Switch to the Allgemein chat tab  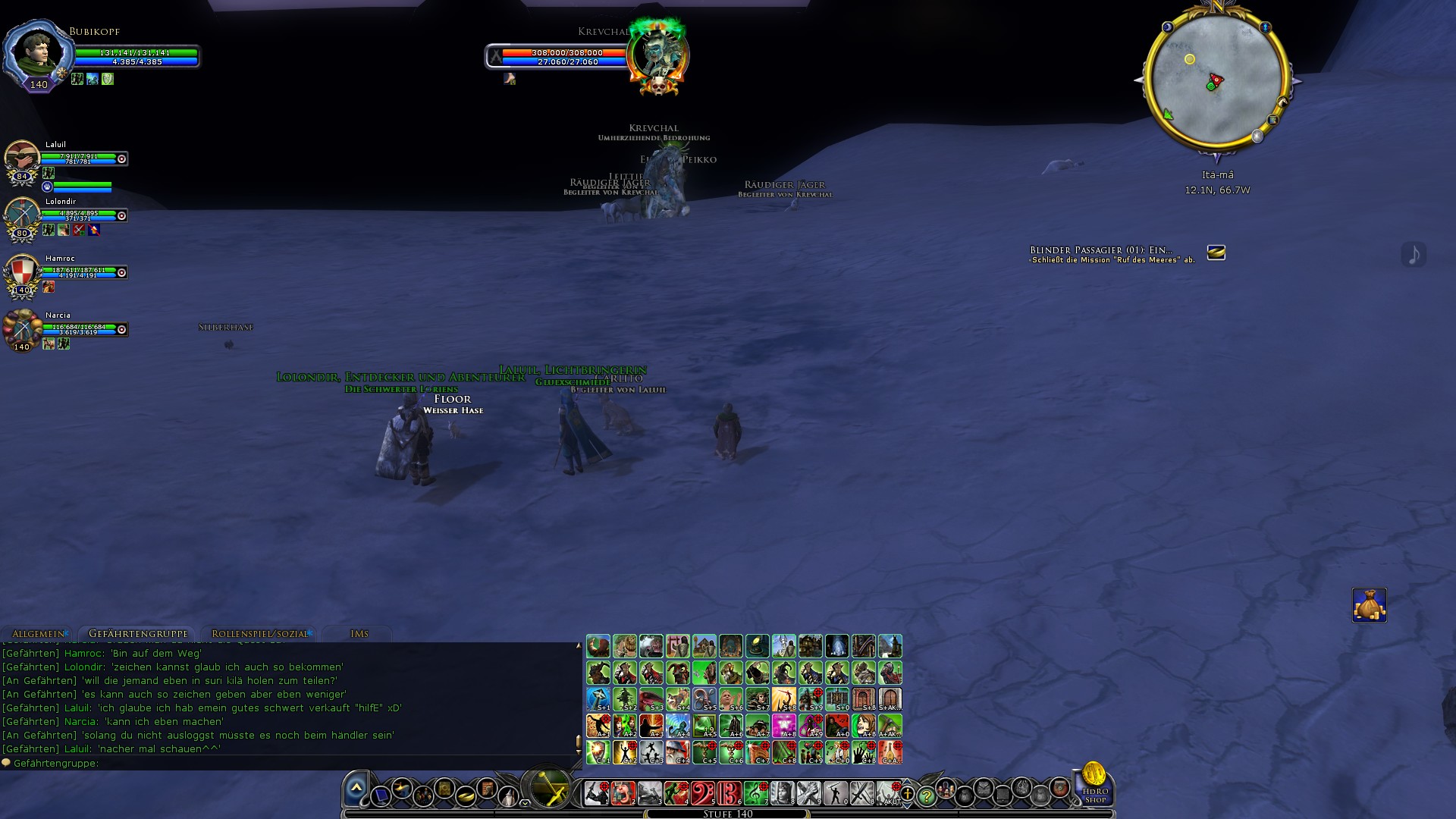point(39,634)
